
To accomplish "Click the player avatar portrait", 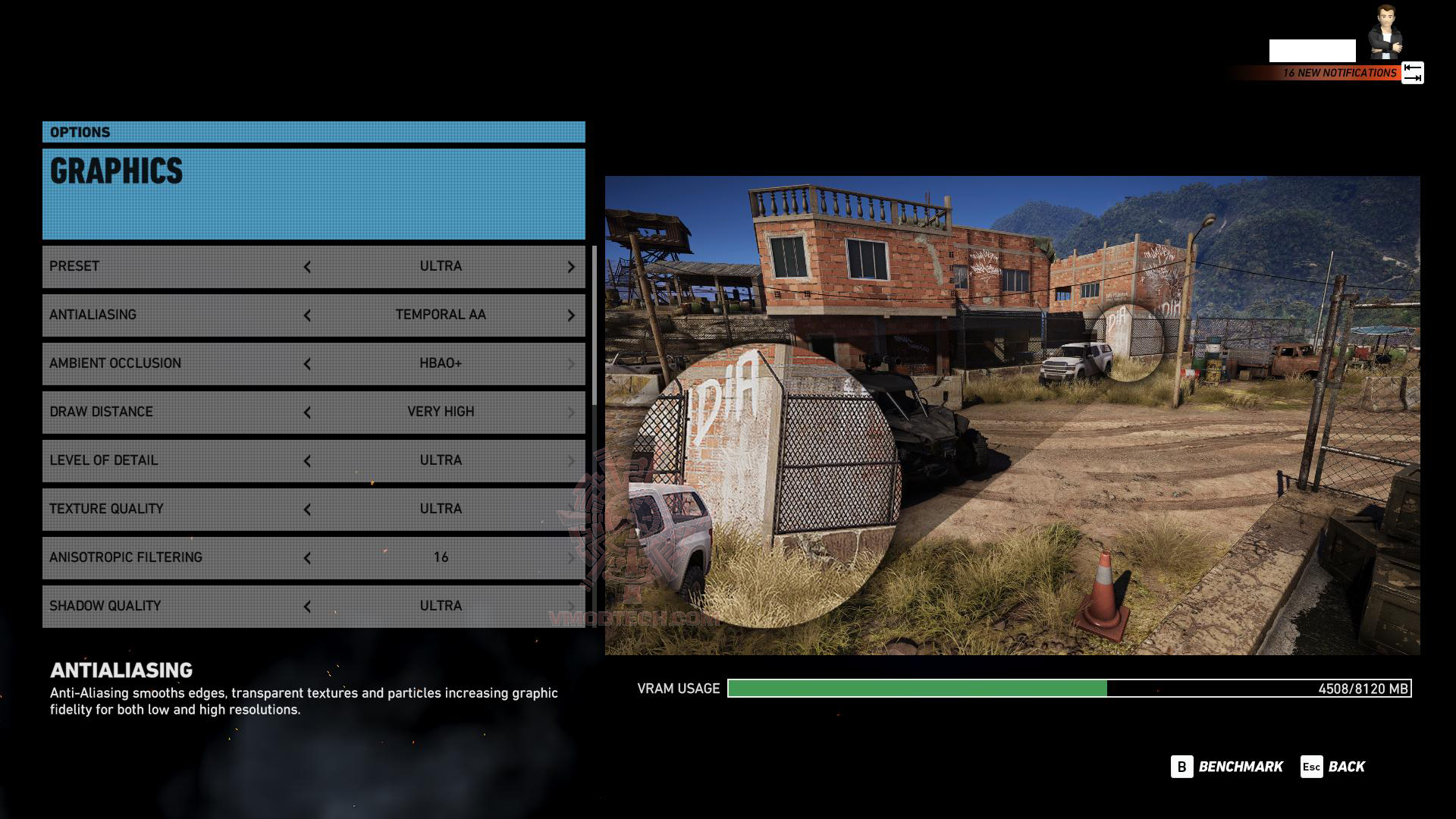I will coord(1385,32).
